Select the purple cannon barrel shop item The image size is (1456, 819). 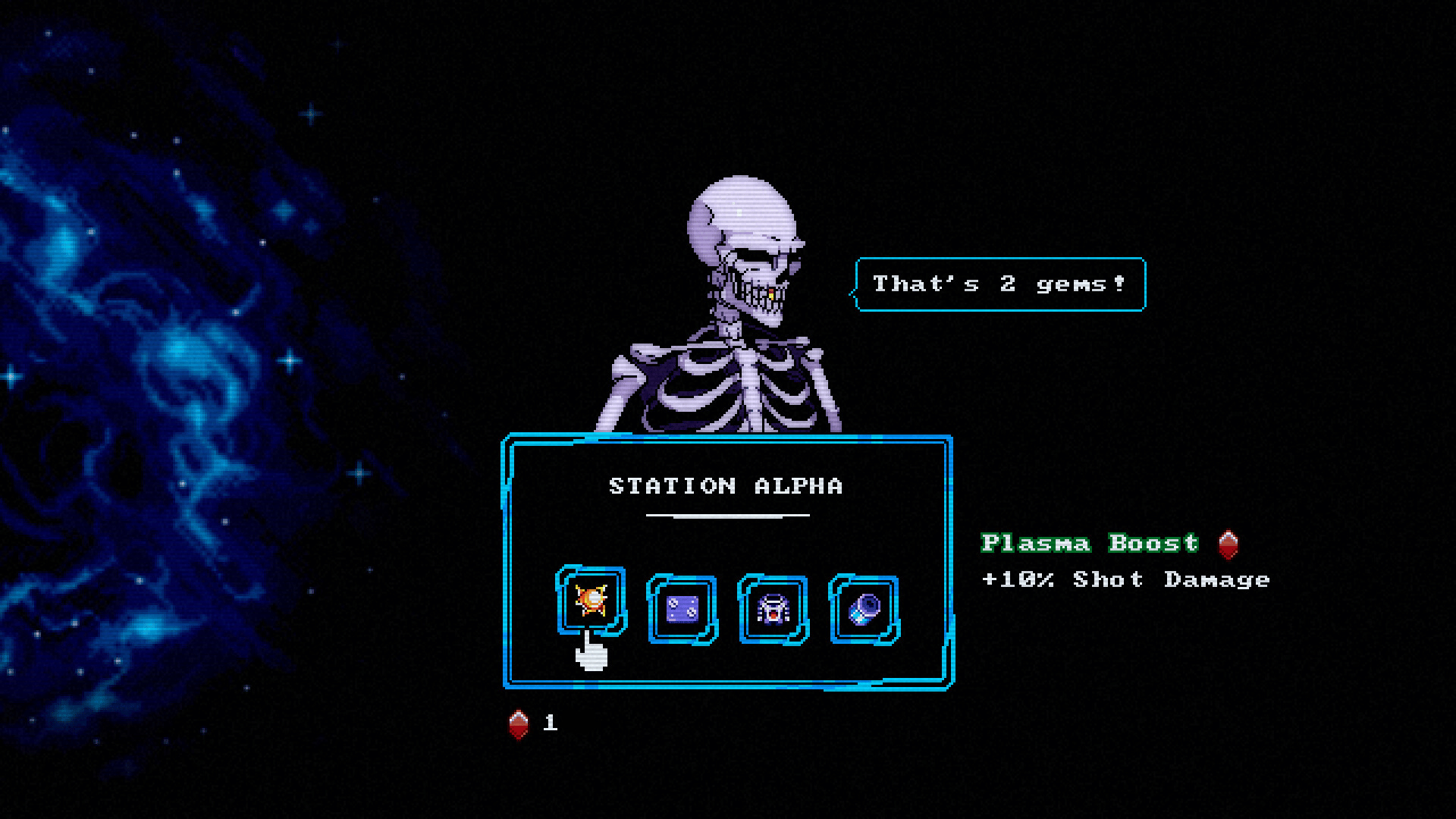coord(864,609)
